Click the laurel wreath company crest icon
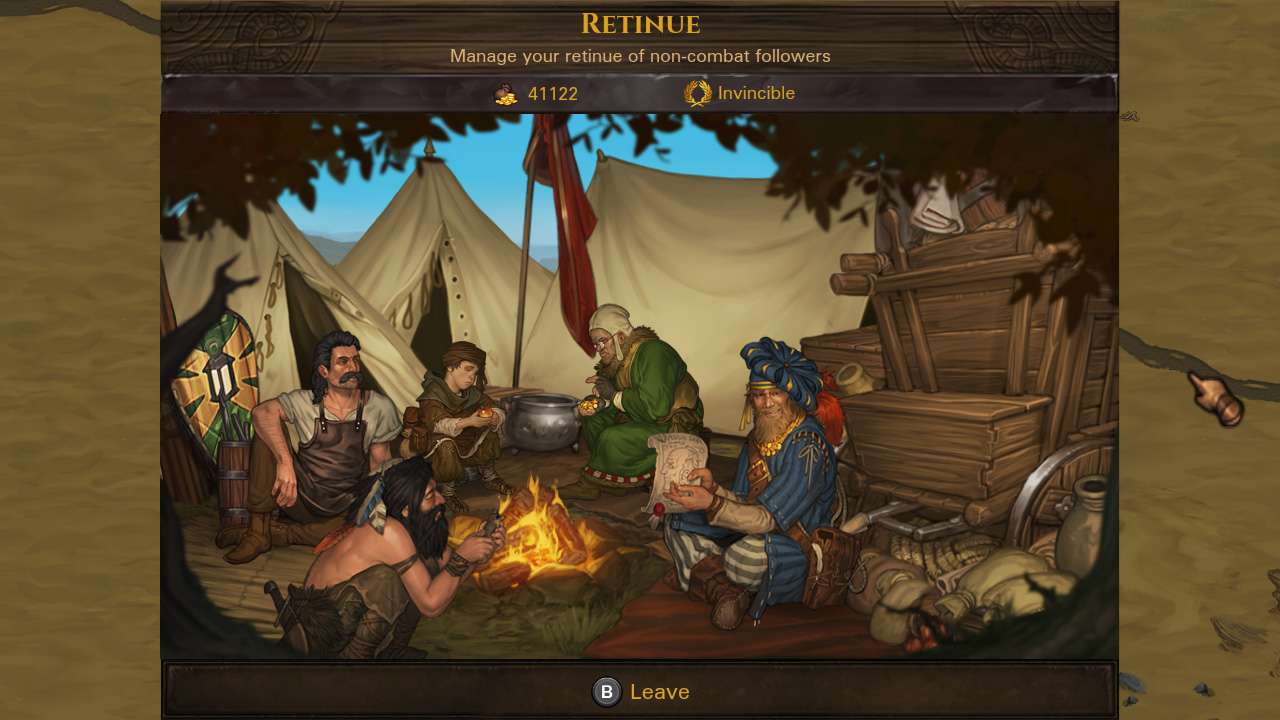1280x720 pixels. 698,92
